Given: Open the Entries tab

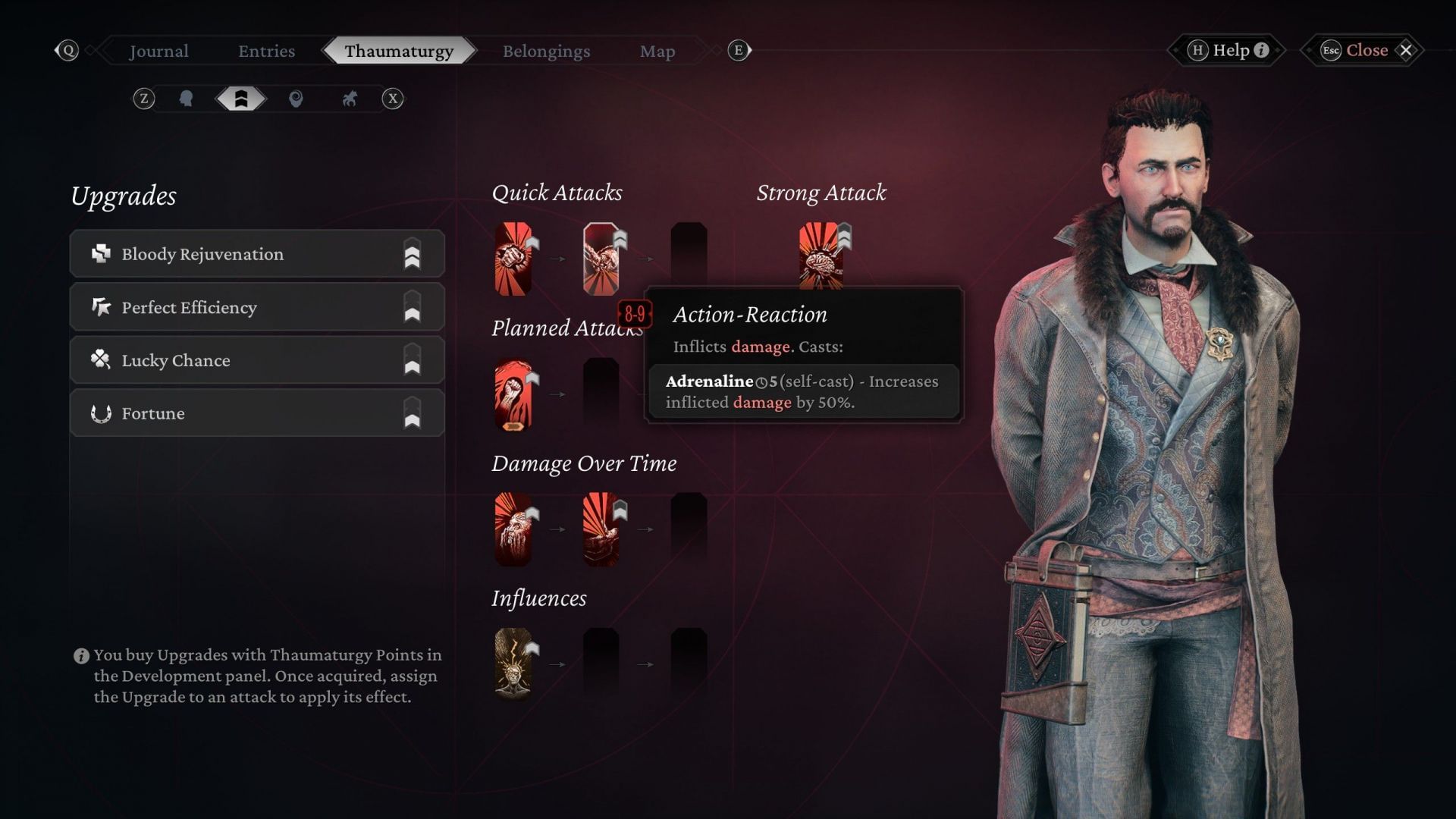Looking at the screenshot, I should (x=266, y=51).
